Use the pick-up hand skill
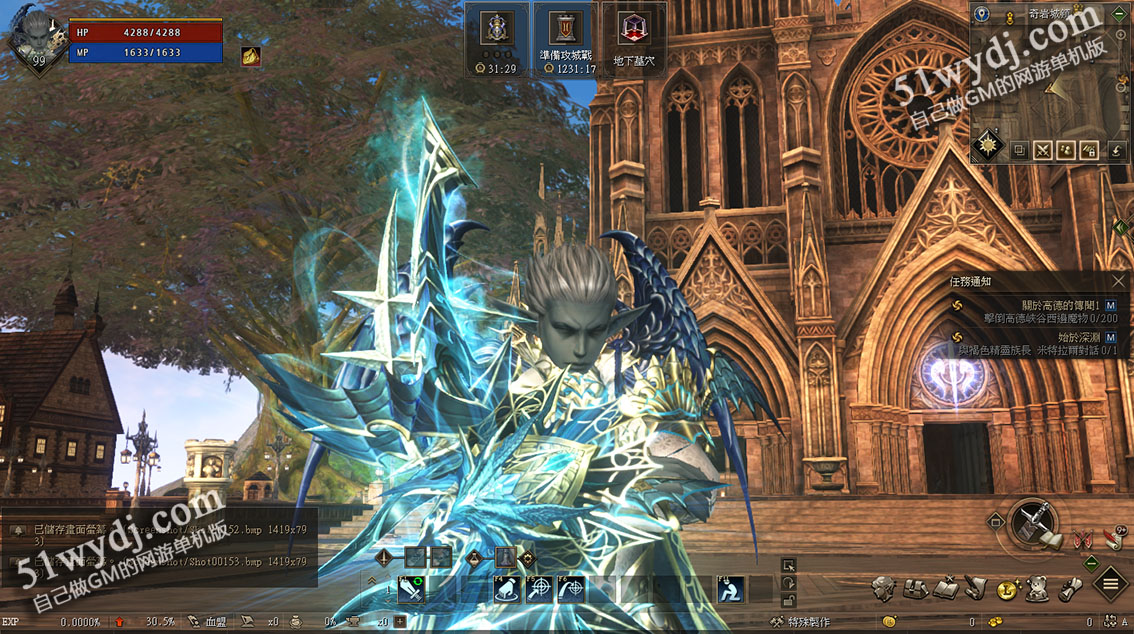The height and width of the screenshot is (634, 1134). (508, 589)
